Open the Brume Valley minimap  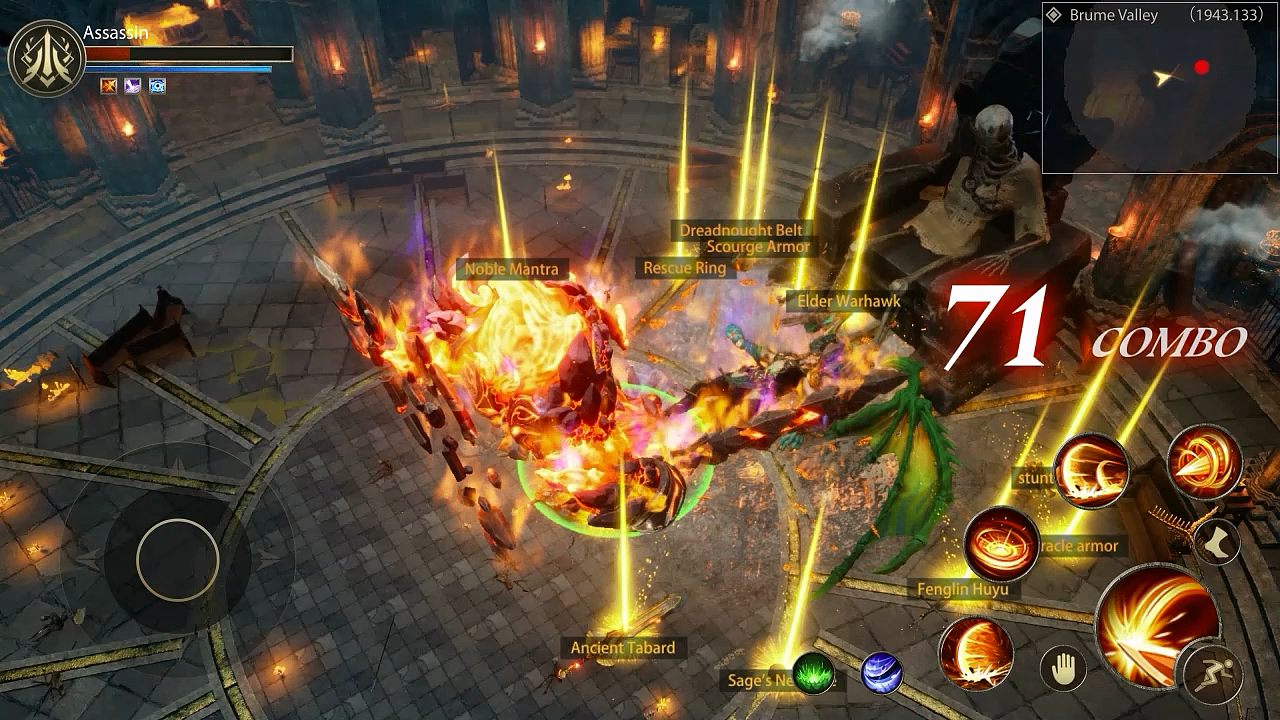point(1160,88)
